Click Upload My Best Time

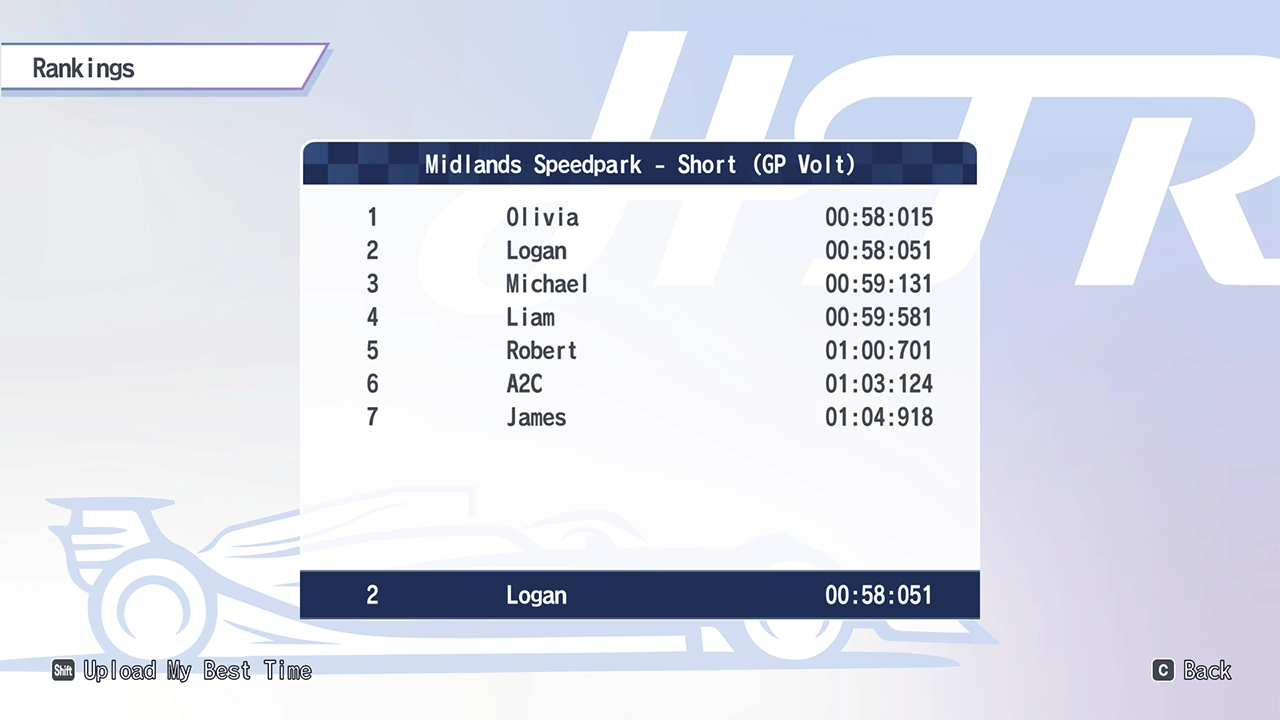tap(183, 671)
